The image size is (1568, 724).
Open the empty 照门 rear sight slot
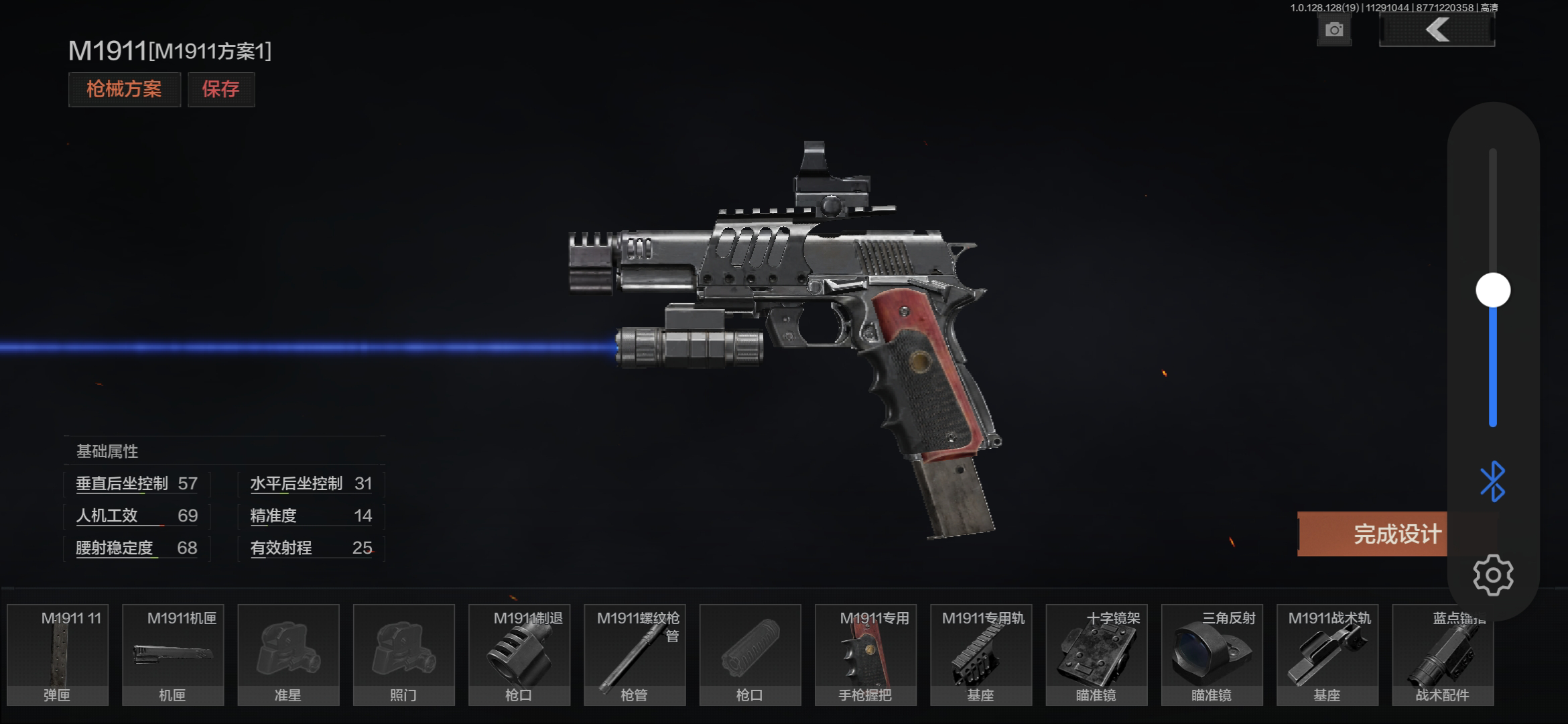click(403, 655)
